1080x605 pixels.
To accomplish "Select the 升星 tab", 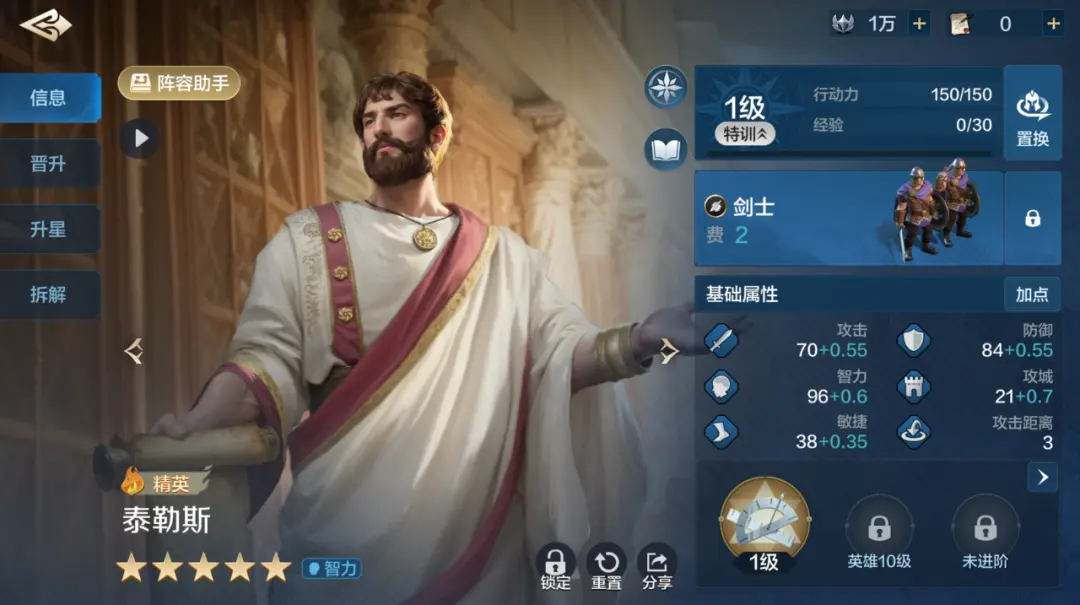I will (x=49, y=230).
